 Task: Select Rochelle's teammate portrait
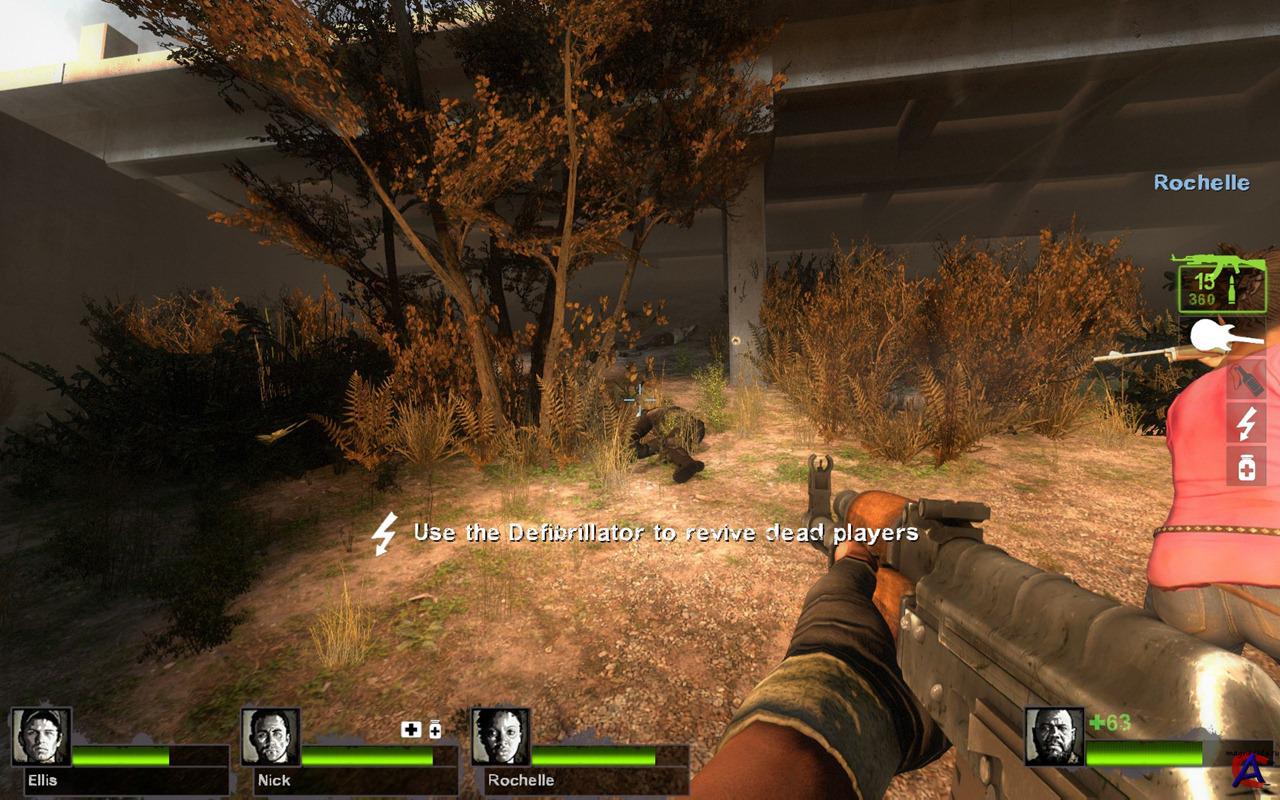click(500, 737)
